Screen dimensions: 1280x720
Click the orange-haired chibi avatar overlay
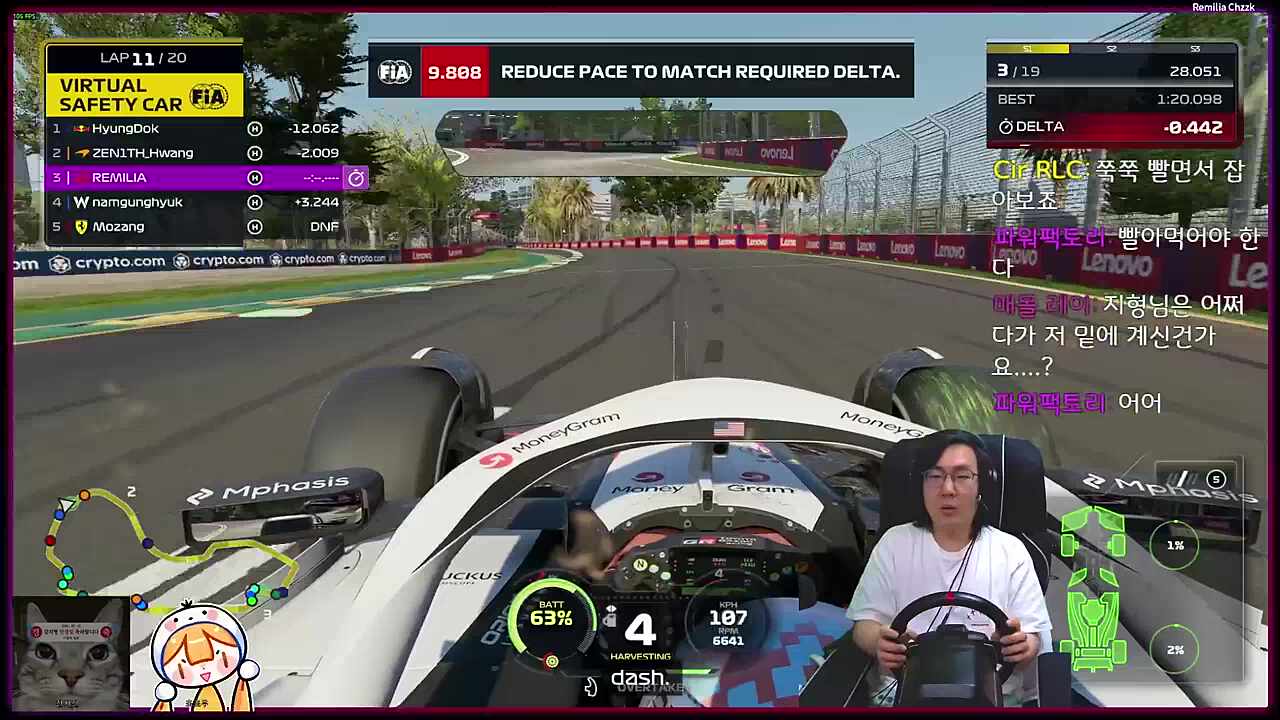[200, 655]
